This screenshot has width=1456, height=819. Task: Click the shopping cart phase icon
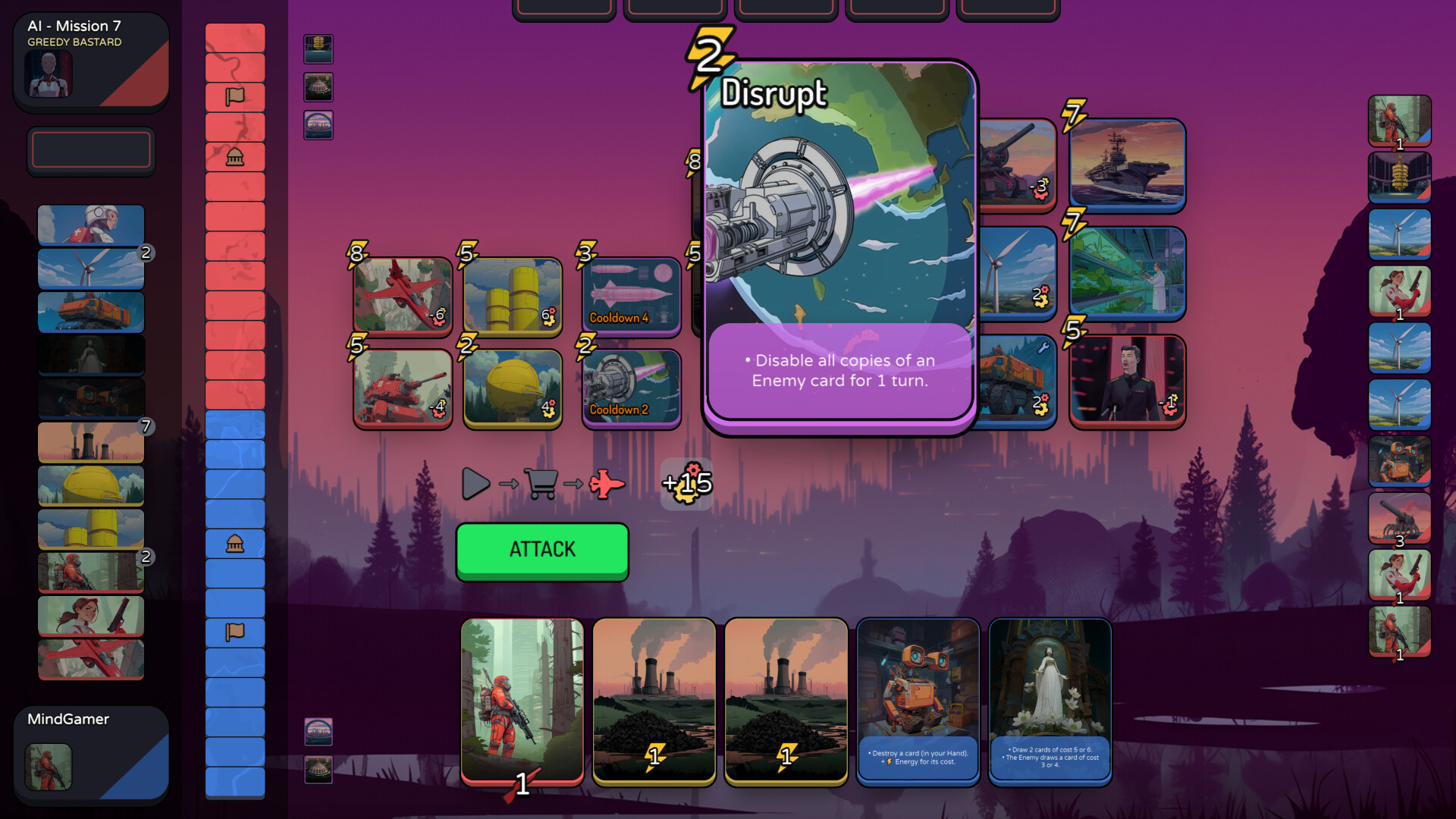click(541, 482)
